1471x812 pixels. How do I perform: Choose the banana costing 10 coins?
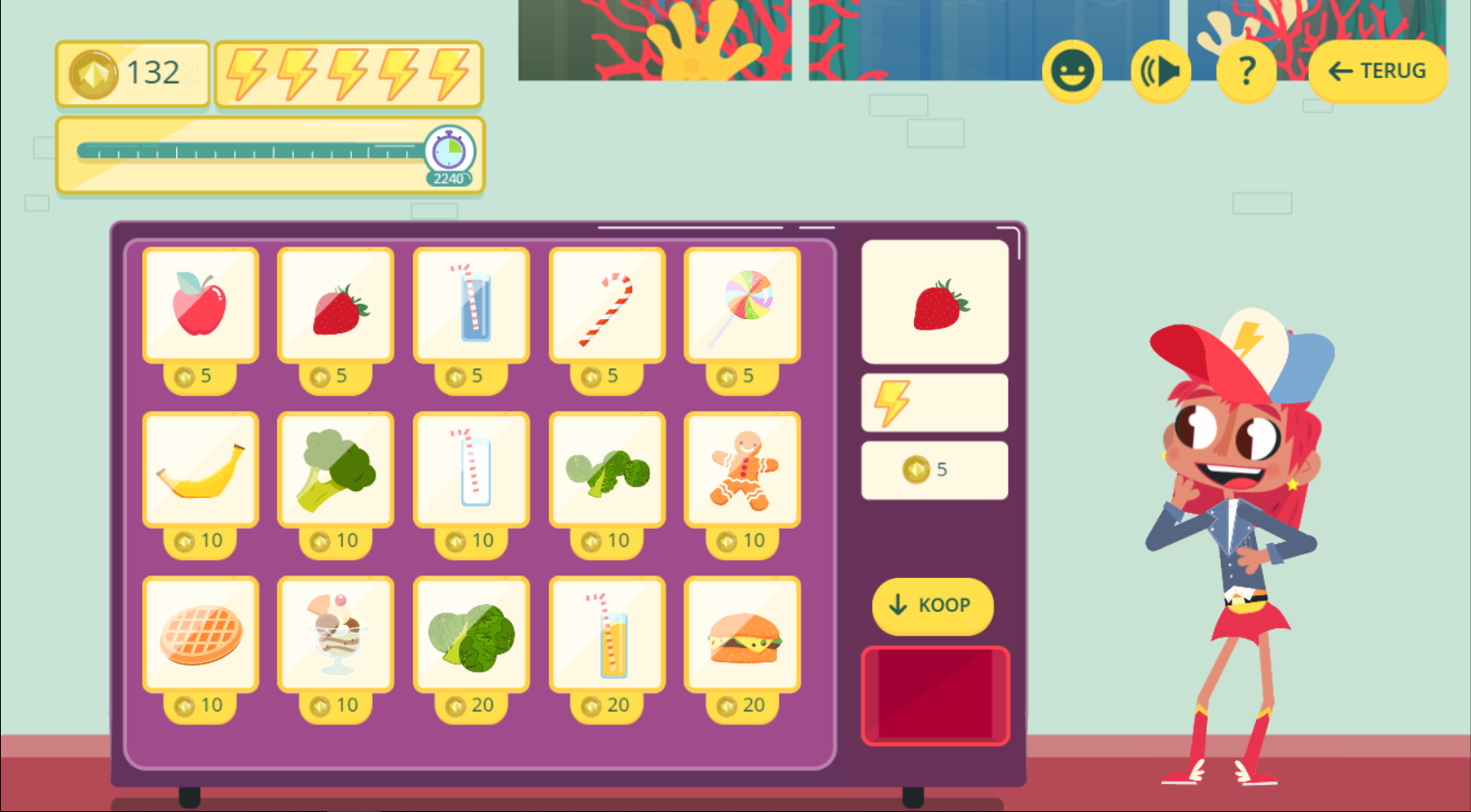click(201, 469)
